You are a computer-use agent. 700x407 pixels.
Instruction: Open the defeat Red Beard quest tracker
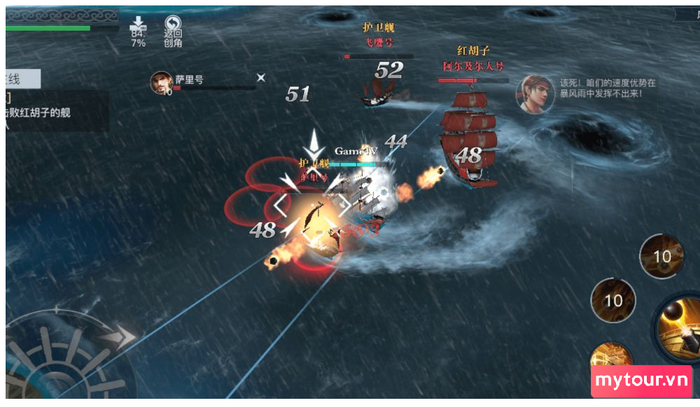pyautogui.click(x=55, y=112)
